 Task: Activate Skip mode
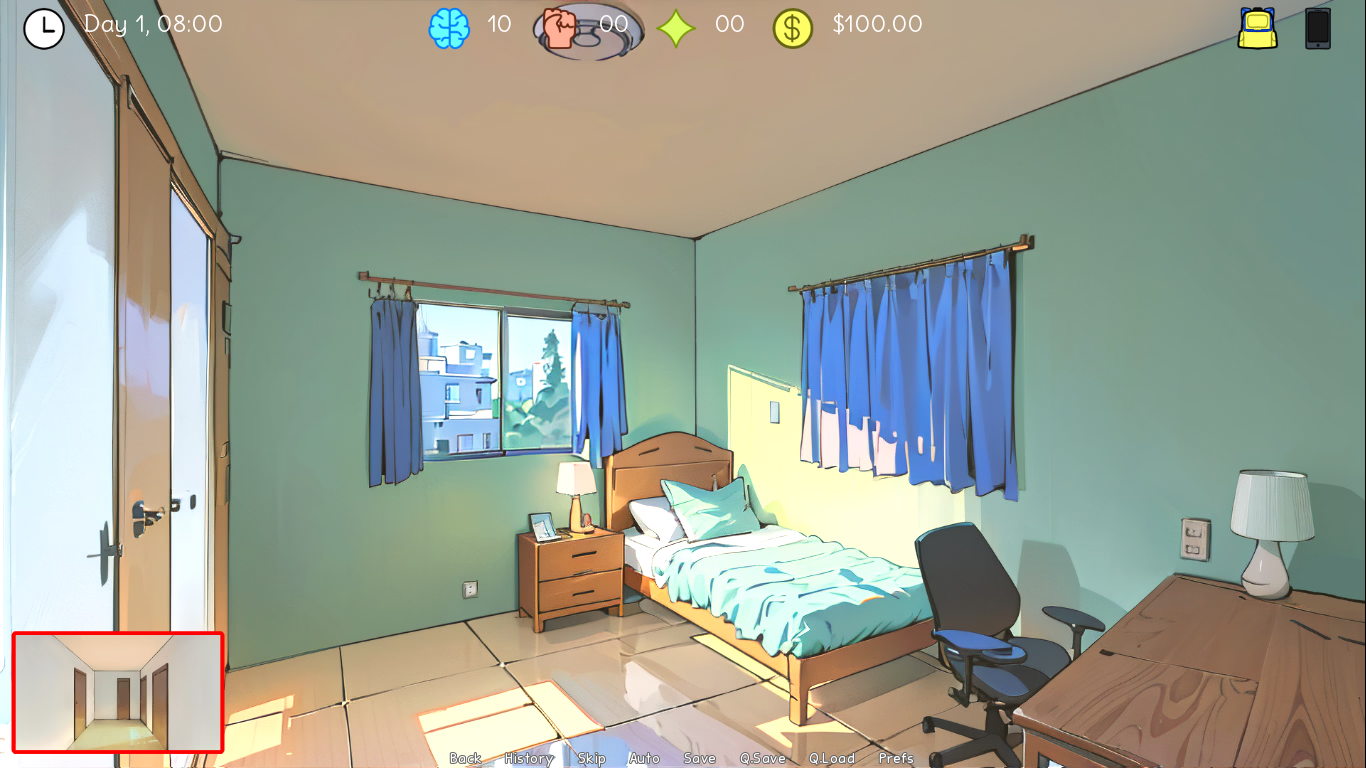tap(591, 758)
